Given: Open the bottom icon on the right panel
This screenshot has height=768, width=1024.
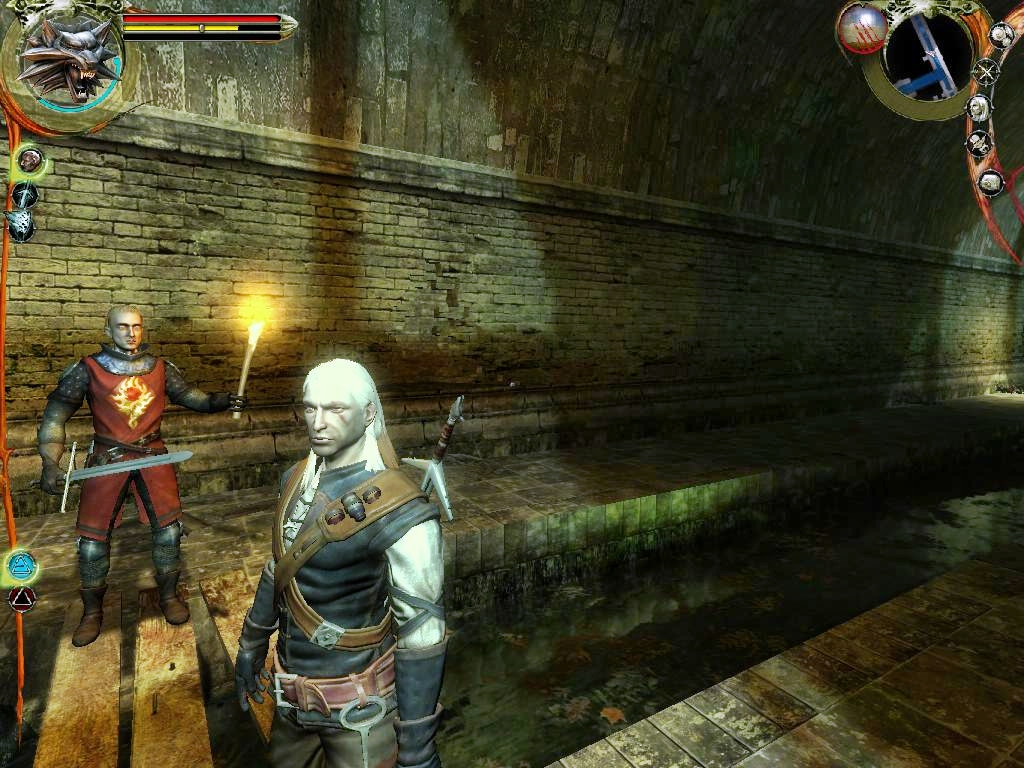Looking at the screenshot, I should [990, 182].
